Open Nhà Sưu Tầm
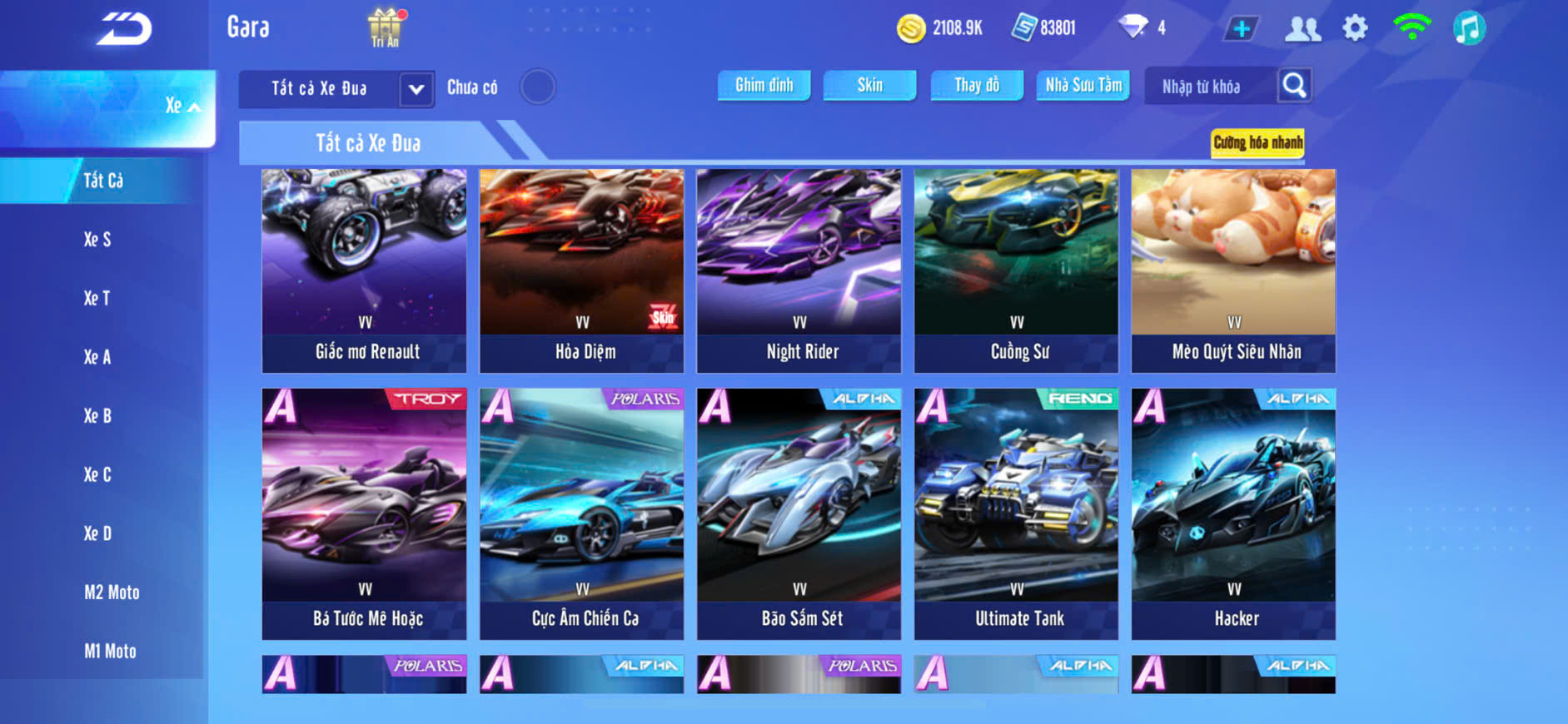Viewport: 1568px width, 724px height. click(x=1083, y=85)
